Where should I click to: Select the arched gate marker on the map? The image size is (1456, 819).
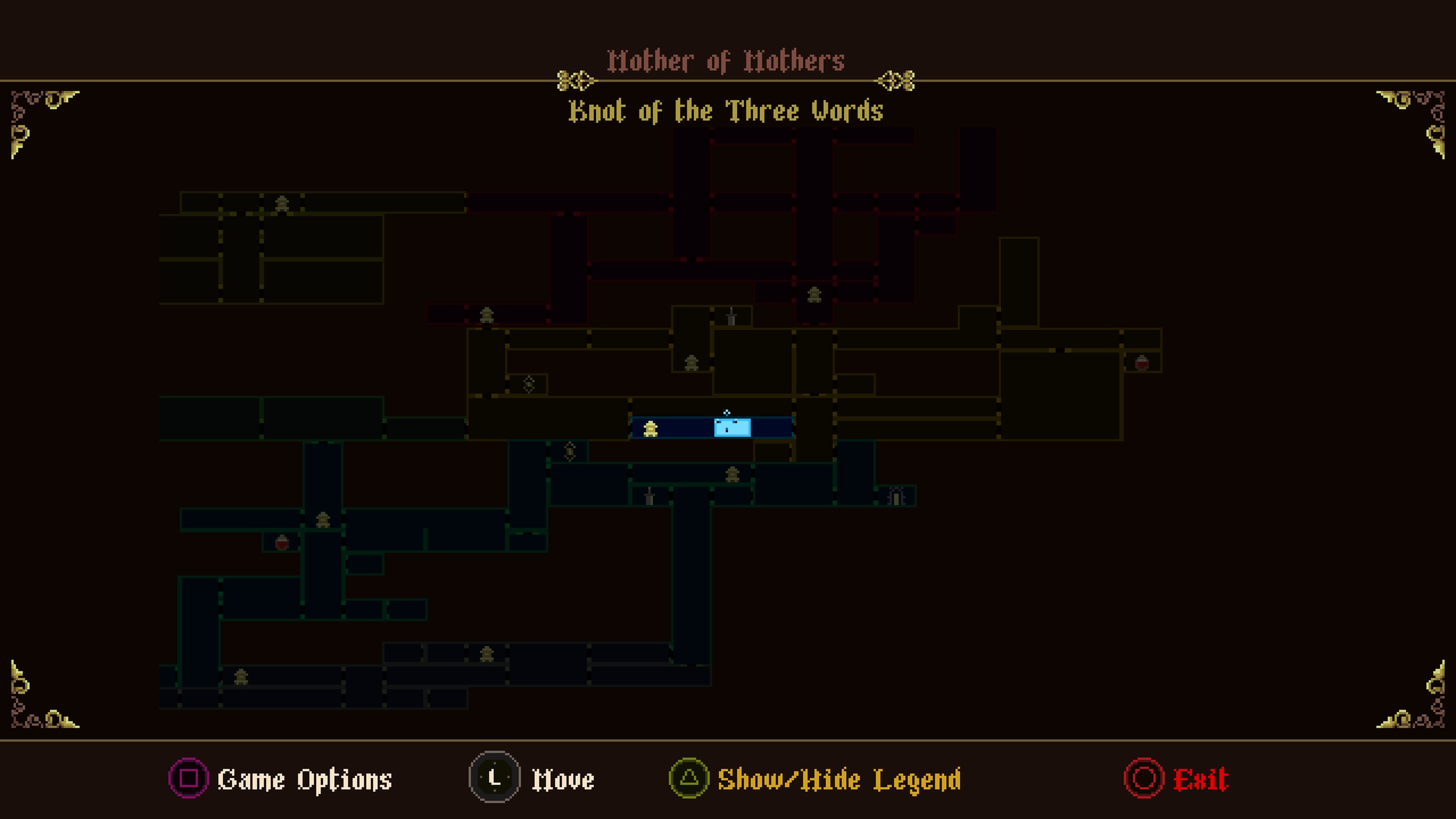point(896,496)
